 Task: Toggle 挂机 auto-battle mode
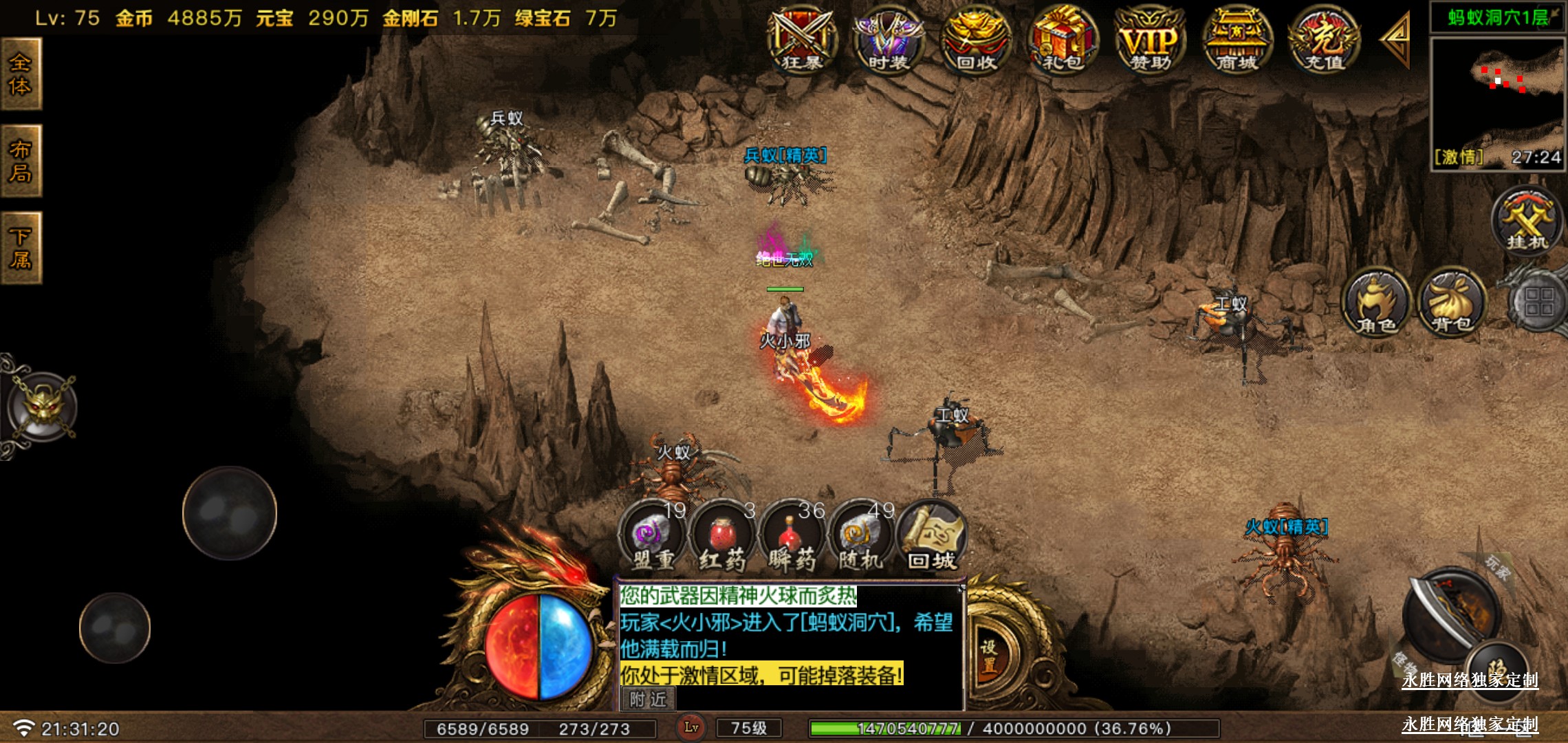1527,220
